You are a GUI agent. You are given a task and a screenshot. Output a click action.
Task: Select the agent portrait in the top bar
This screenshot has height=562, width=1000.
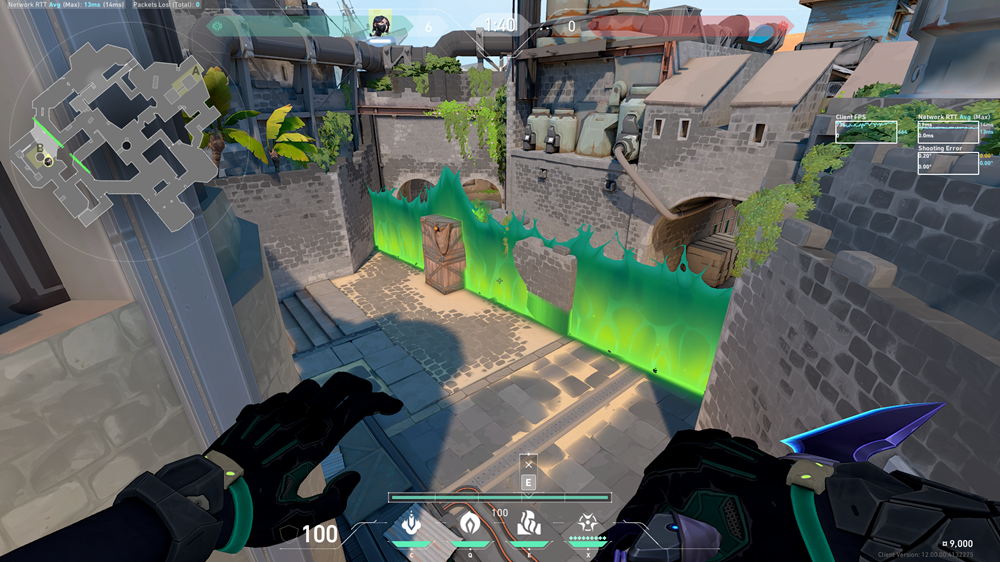(380, 25)
